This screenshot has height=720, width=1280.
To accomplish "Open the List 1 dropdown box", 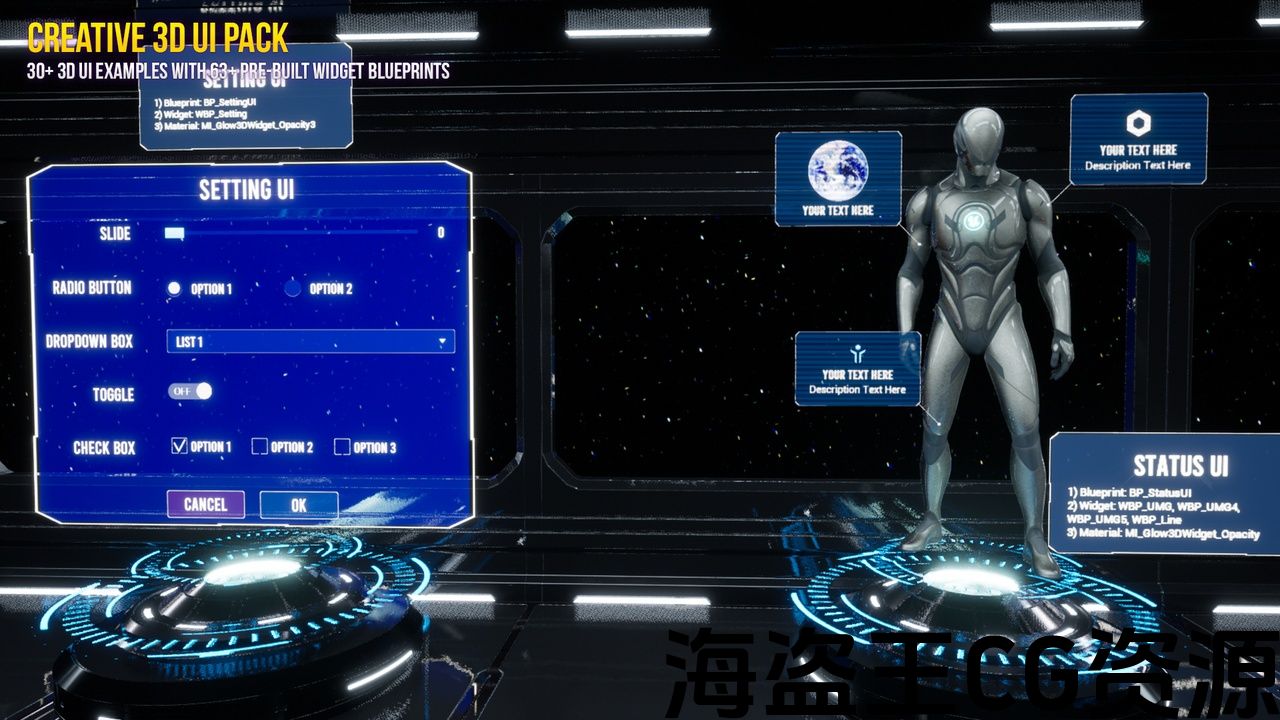I will [x=310, y=342].
